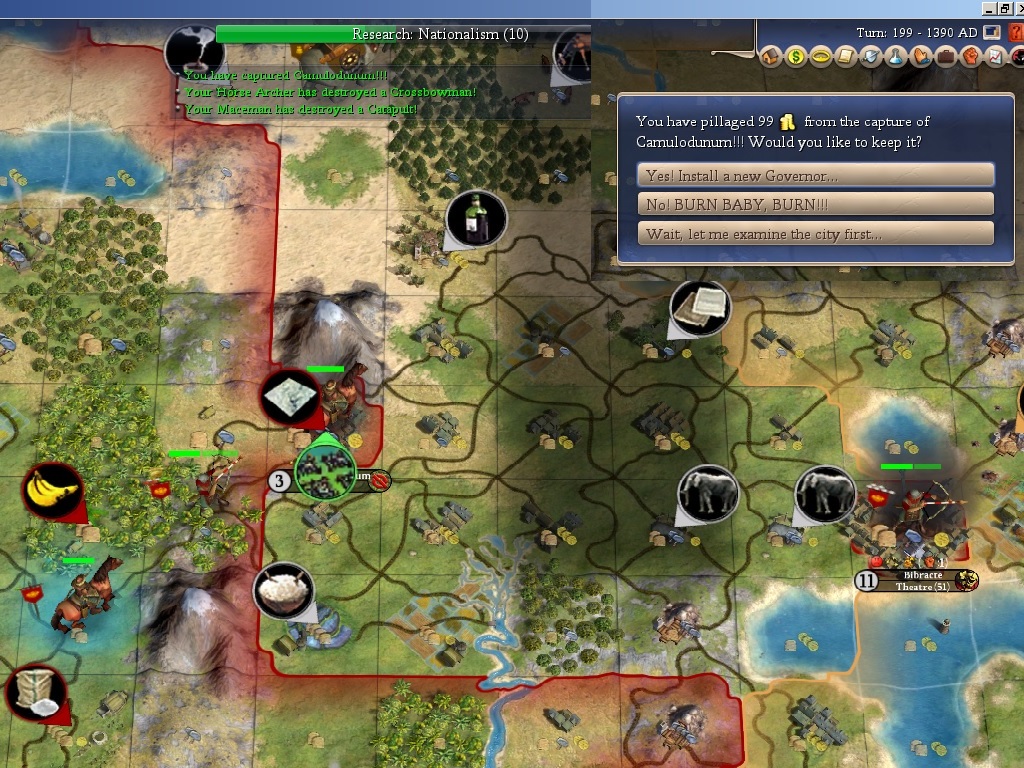Minimize the game window

[988, 8]
